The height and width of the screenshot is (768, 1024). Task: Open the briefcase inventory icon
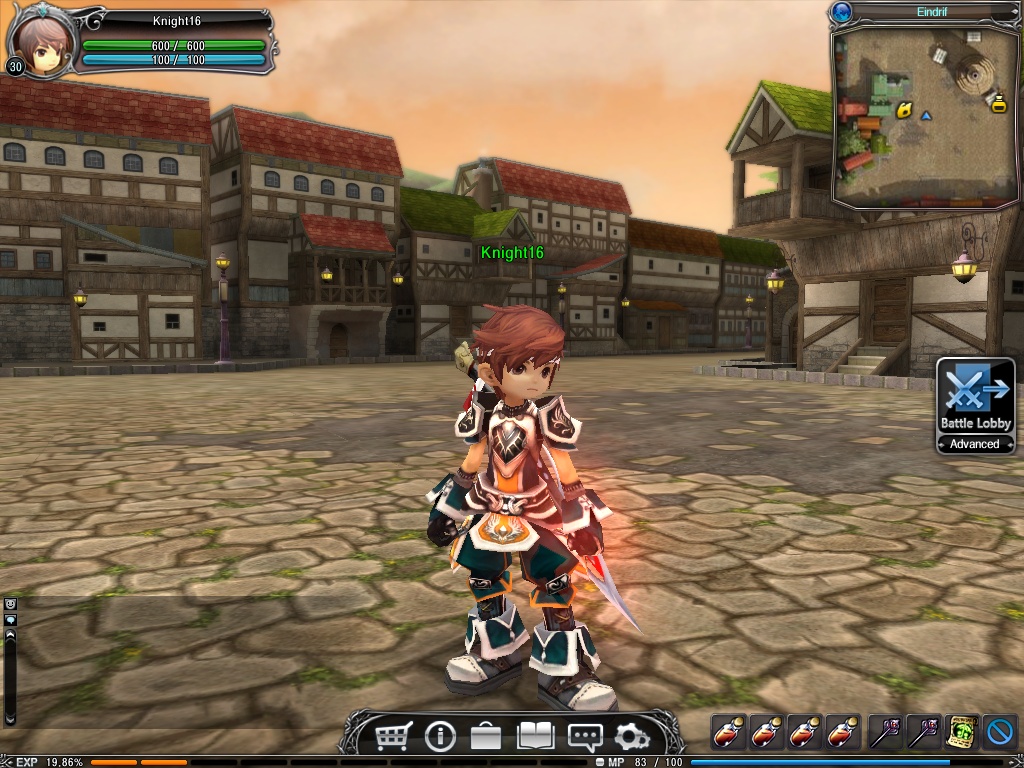coord(487,737)
